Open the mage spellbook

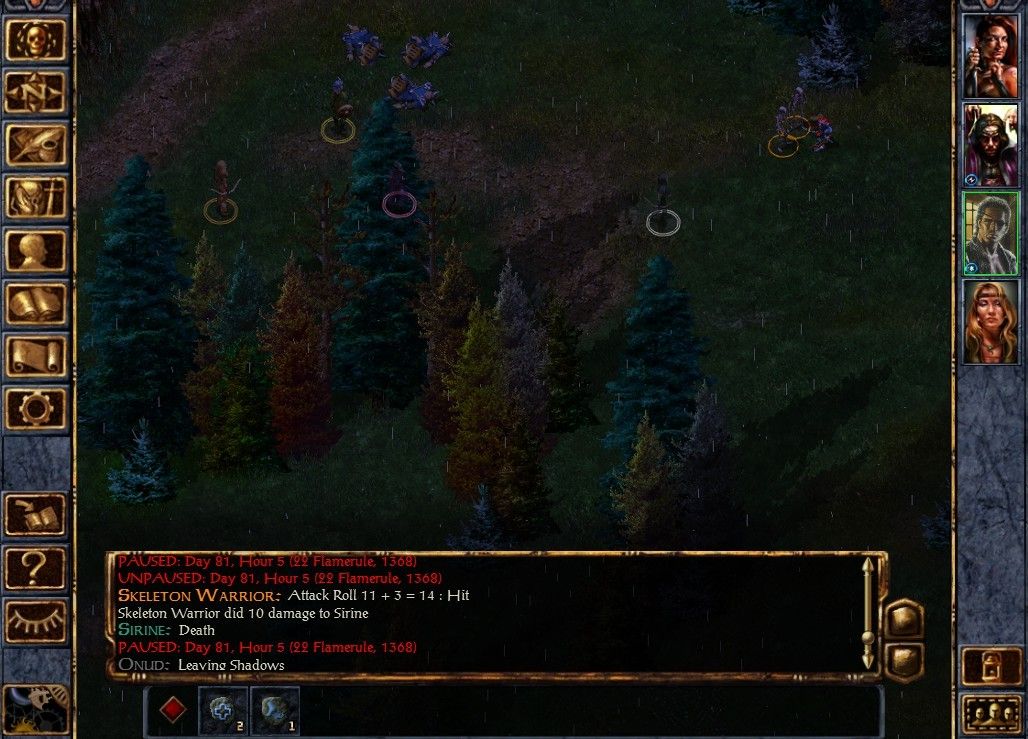(36, 303)
